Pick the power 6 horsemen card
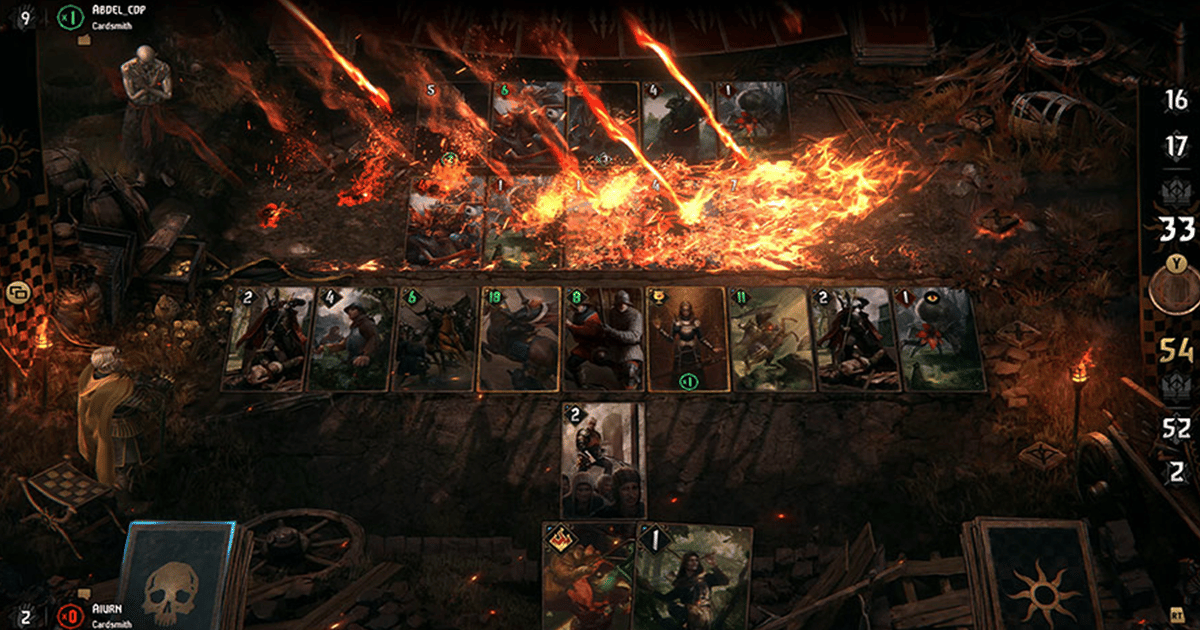 click(x=434, y=339)
